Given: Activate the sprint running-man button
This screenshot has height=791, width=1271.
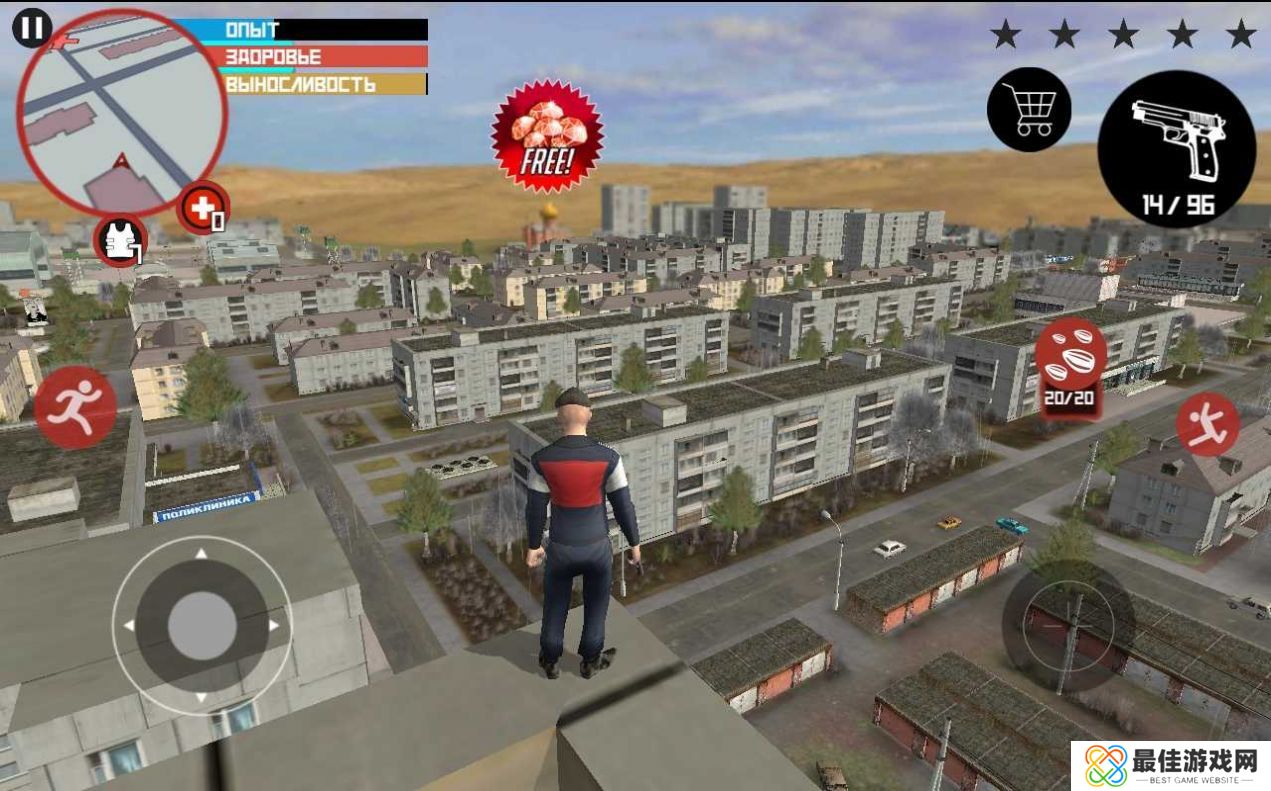Looking at the screenshot, I should [x=76, y=407].
